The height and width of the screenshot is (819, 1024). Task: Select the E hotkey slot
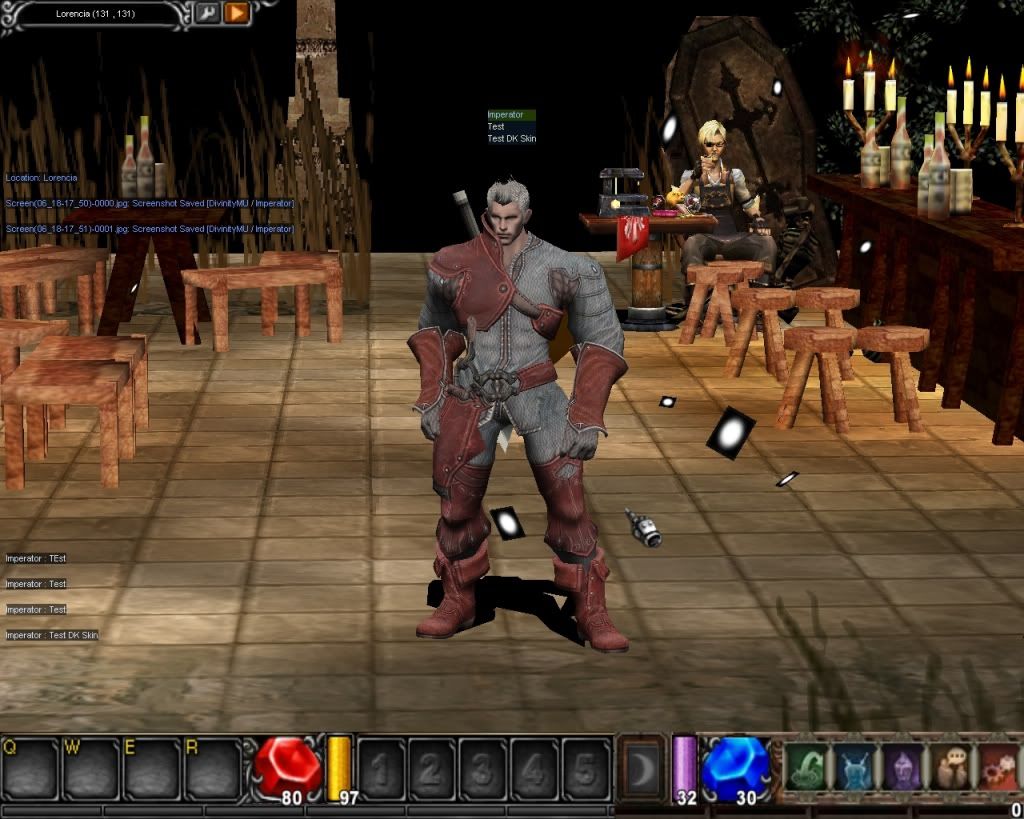click(152, 770)
